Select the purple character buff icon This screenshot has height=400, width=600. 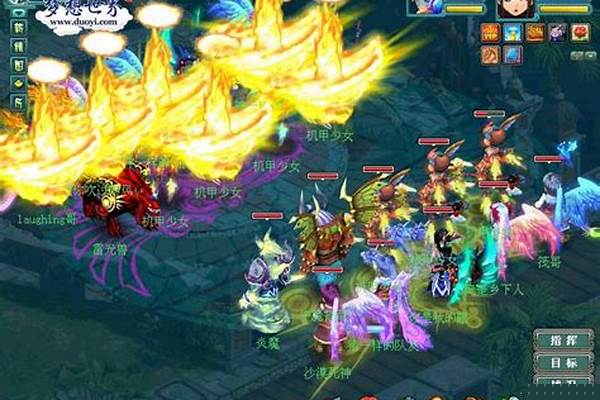[x=558, y=32]
